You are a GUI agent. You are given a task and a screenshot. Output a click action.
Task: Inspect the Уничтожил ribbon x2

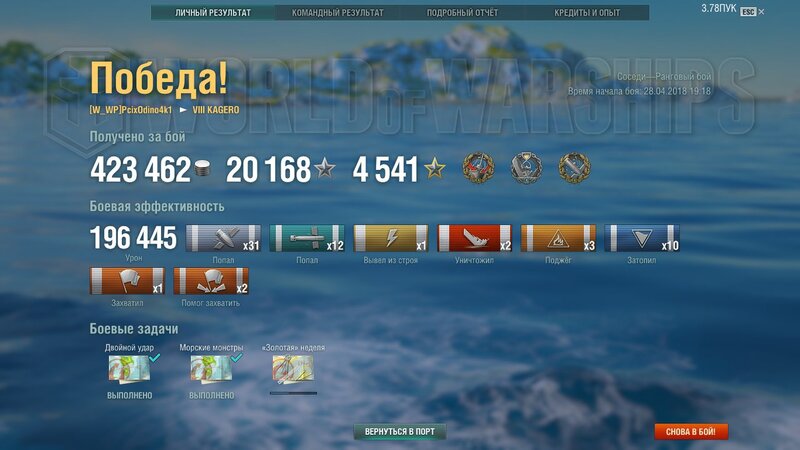475,238
